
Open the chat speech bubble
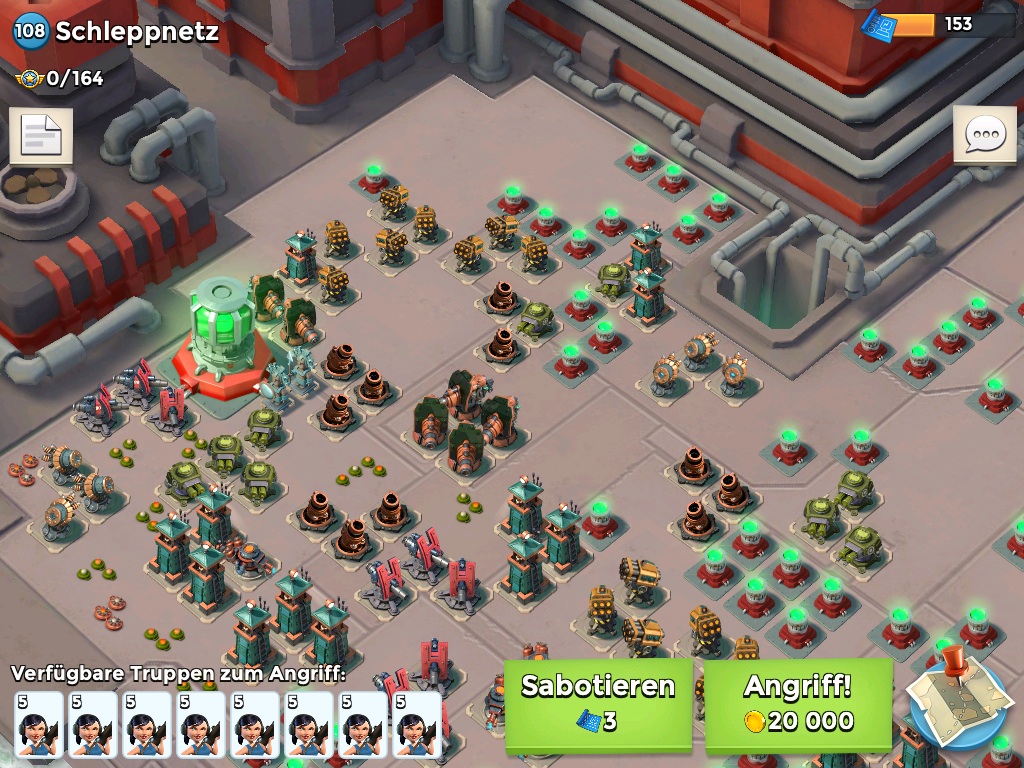pyautogui.click(x=984, y=134)
